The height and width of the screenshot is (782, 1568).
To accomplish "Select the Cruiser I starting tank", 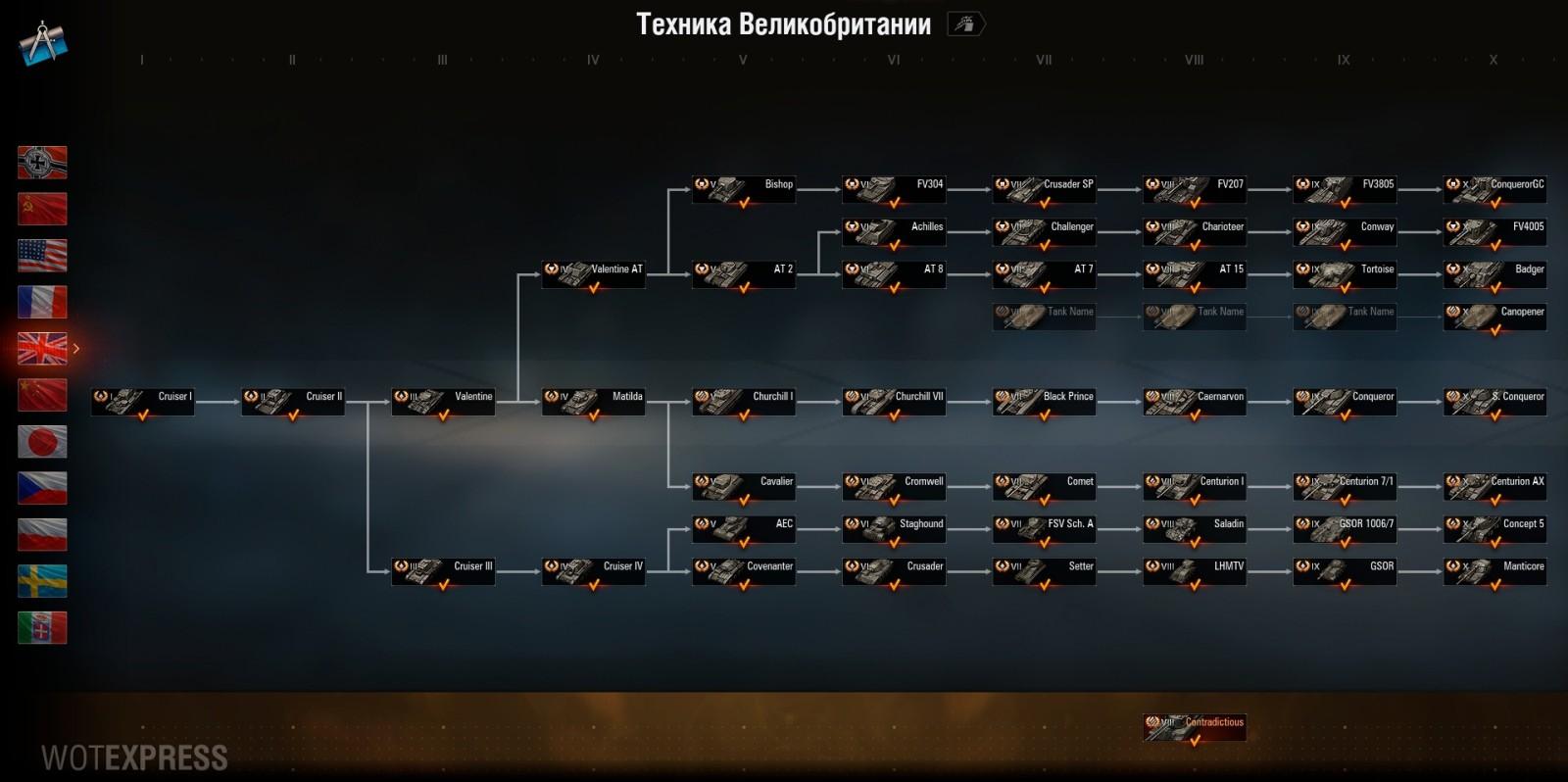I will click(x=143, y=402).
